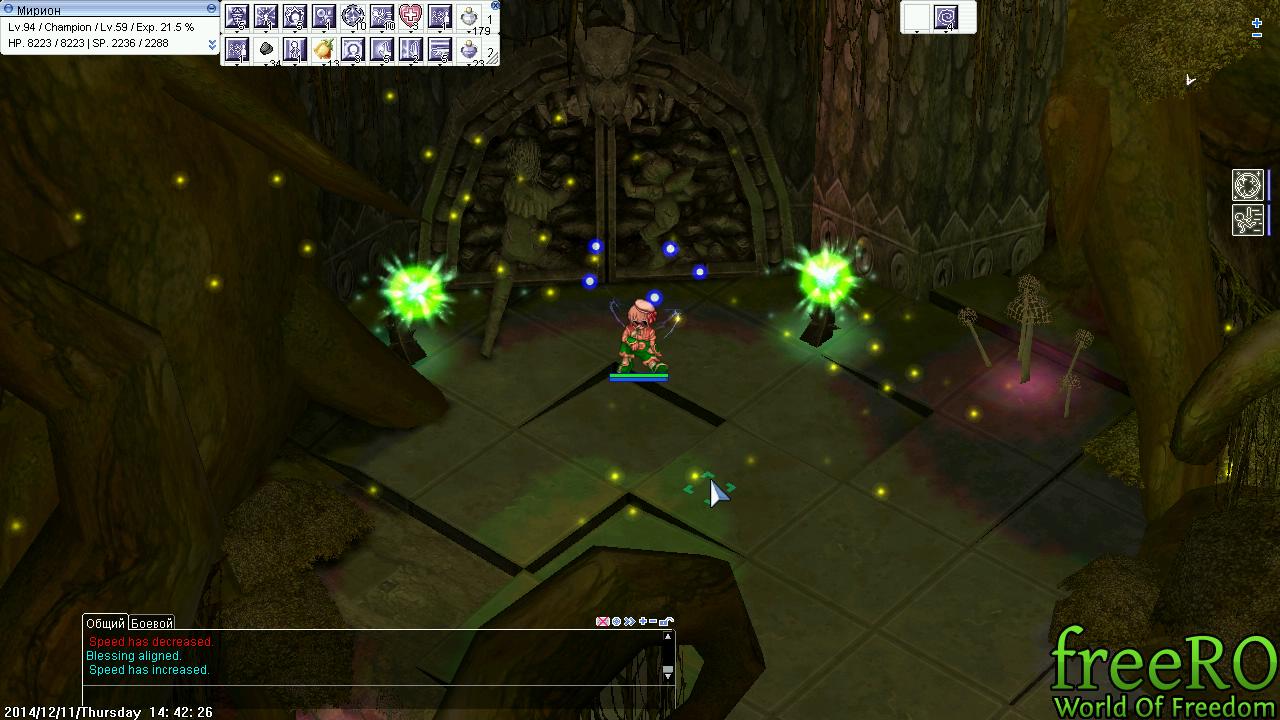Use the red heart Heal skill

(x=411, y=16)
